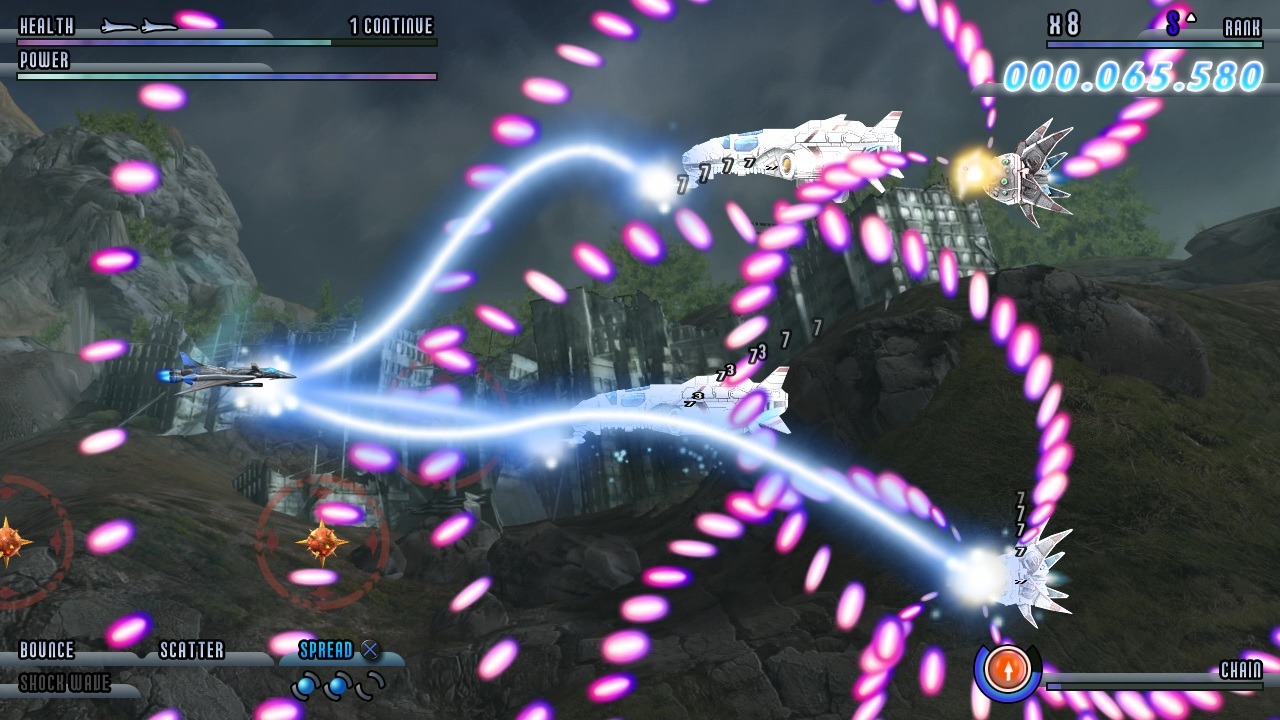Click the 1 CONTINUE label

click(x=389, y=27)
